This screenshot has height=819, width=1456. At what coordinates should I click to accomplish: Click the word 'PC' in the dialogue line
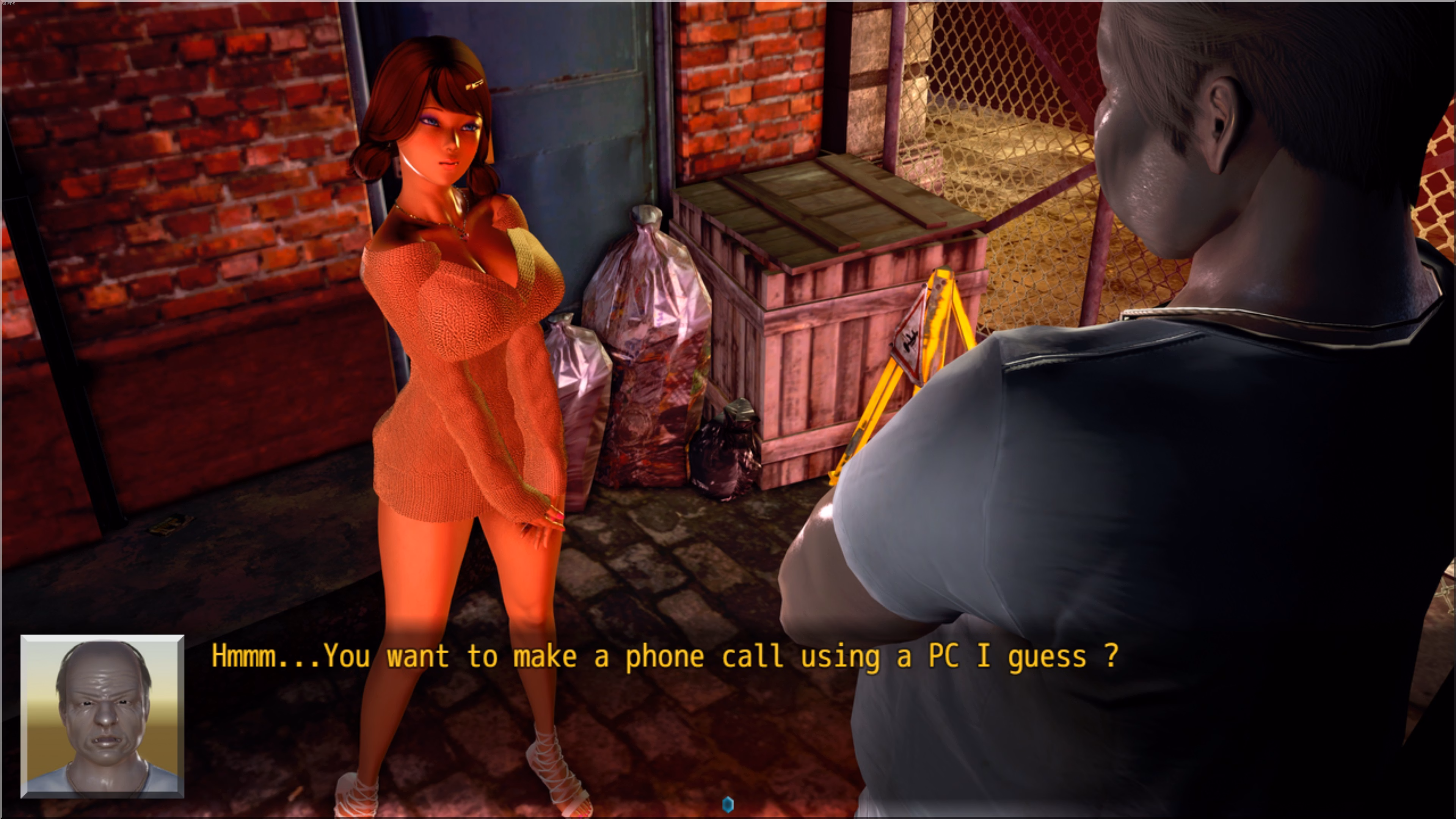(944, 656)
